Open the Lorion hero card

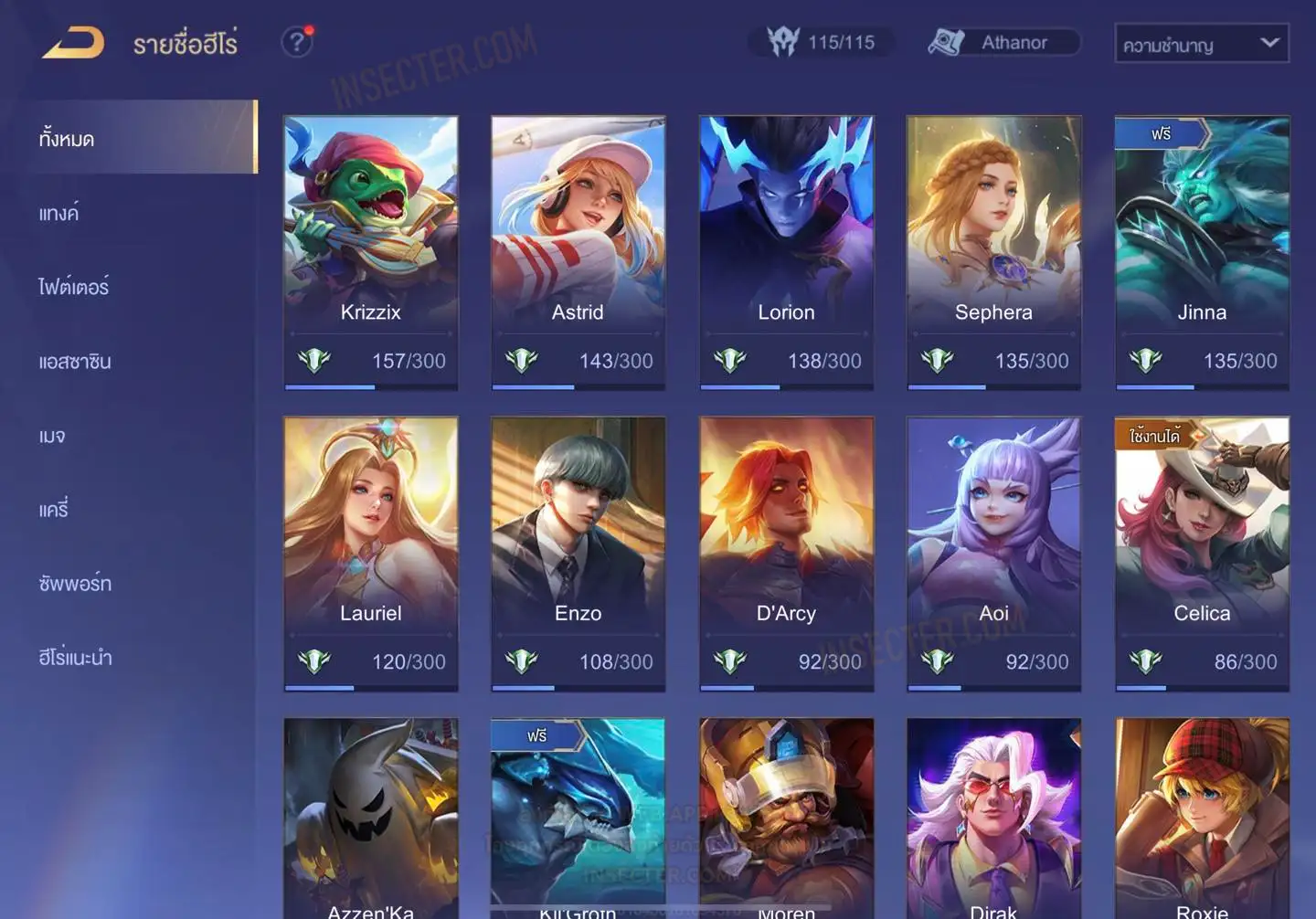pos(786,252)
